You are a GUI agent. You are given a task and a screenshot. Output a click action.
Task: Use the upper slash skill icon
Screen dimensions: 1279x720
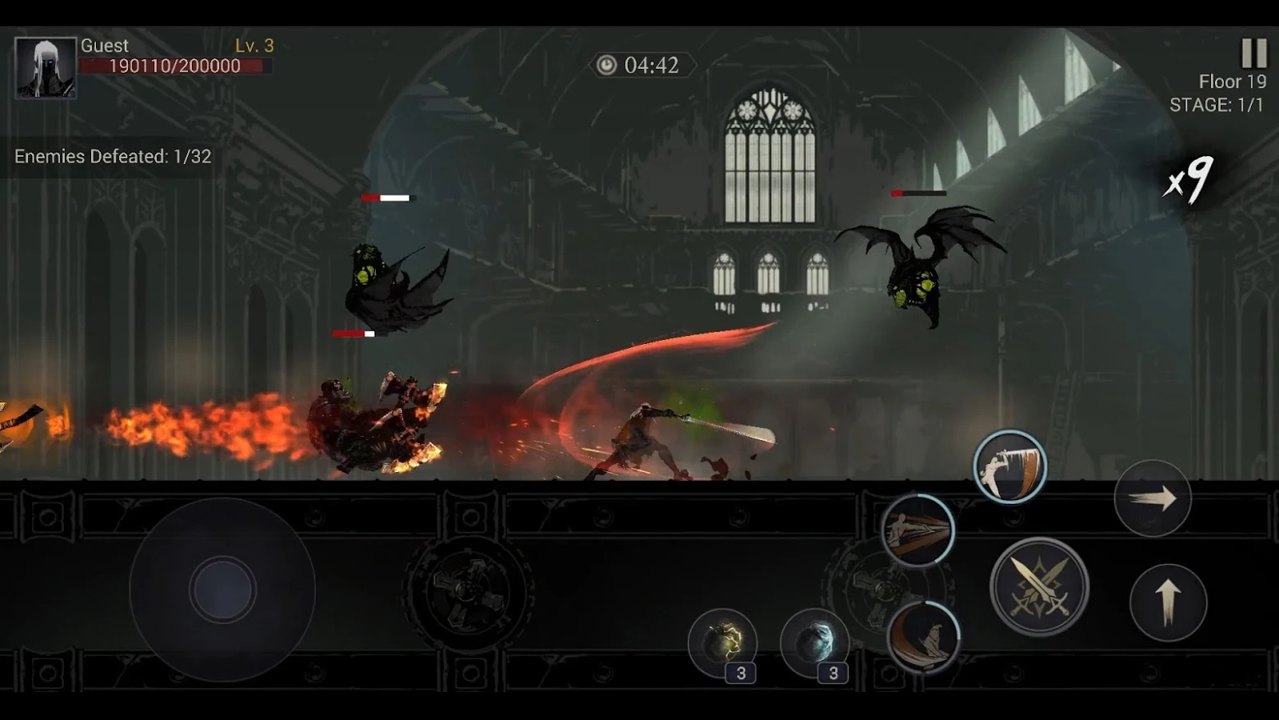[1010, 467]
